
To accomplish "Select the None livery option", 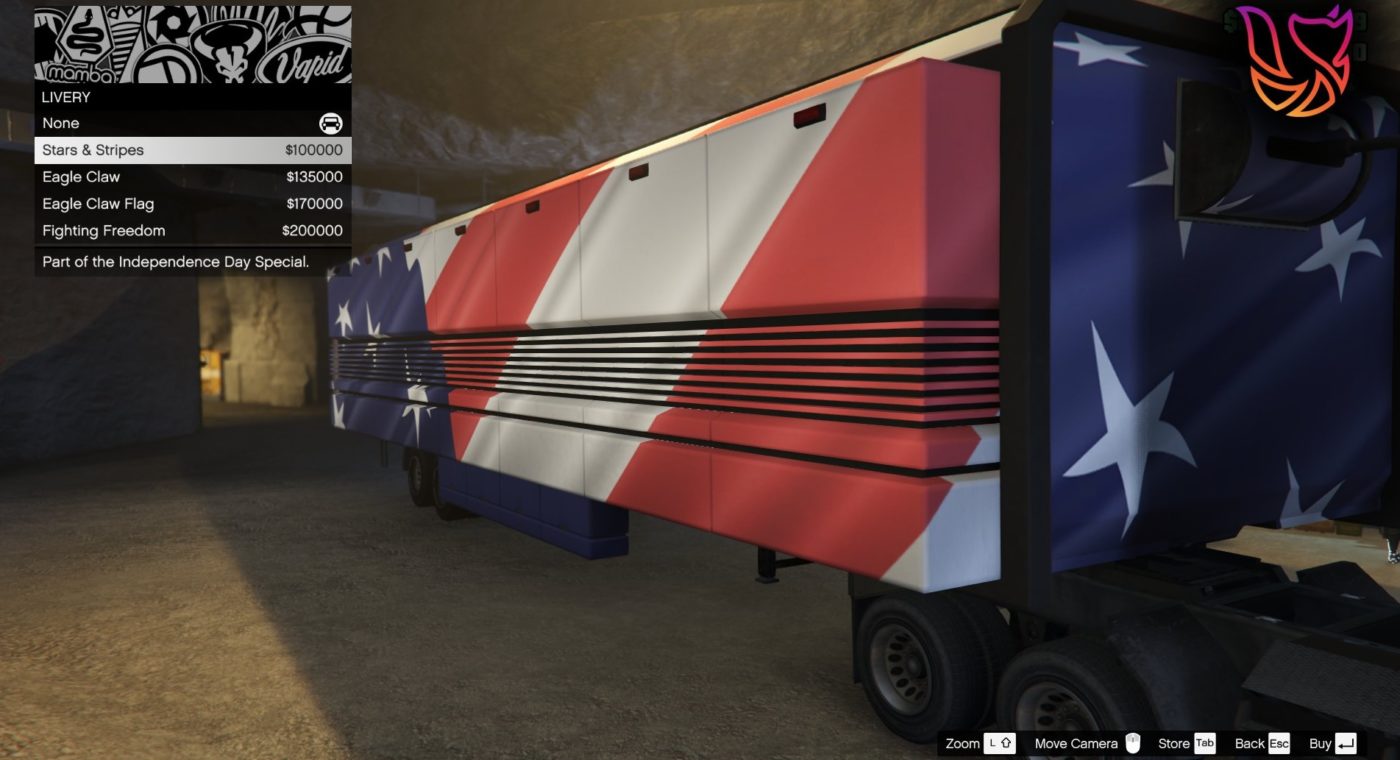I will click(192, 123).
